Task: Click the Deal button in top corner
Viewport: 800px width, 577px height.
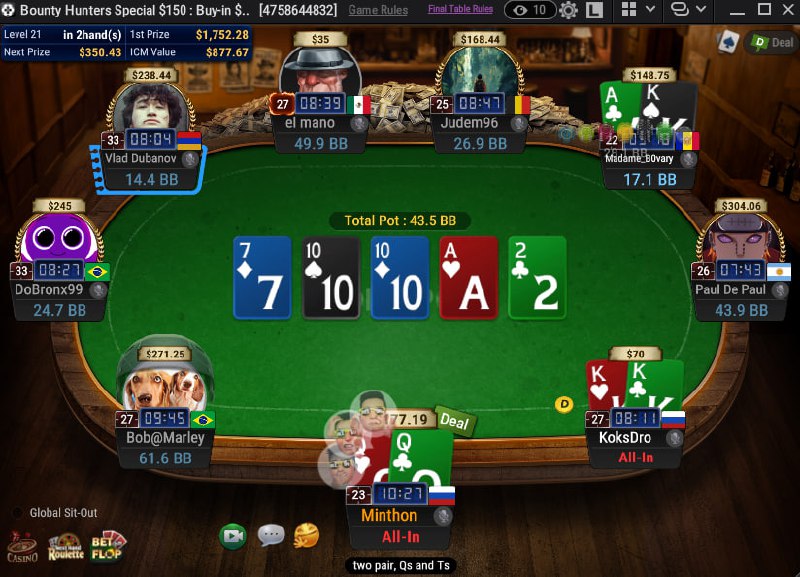Action: coord(772,42)
